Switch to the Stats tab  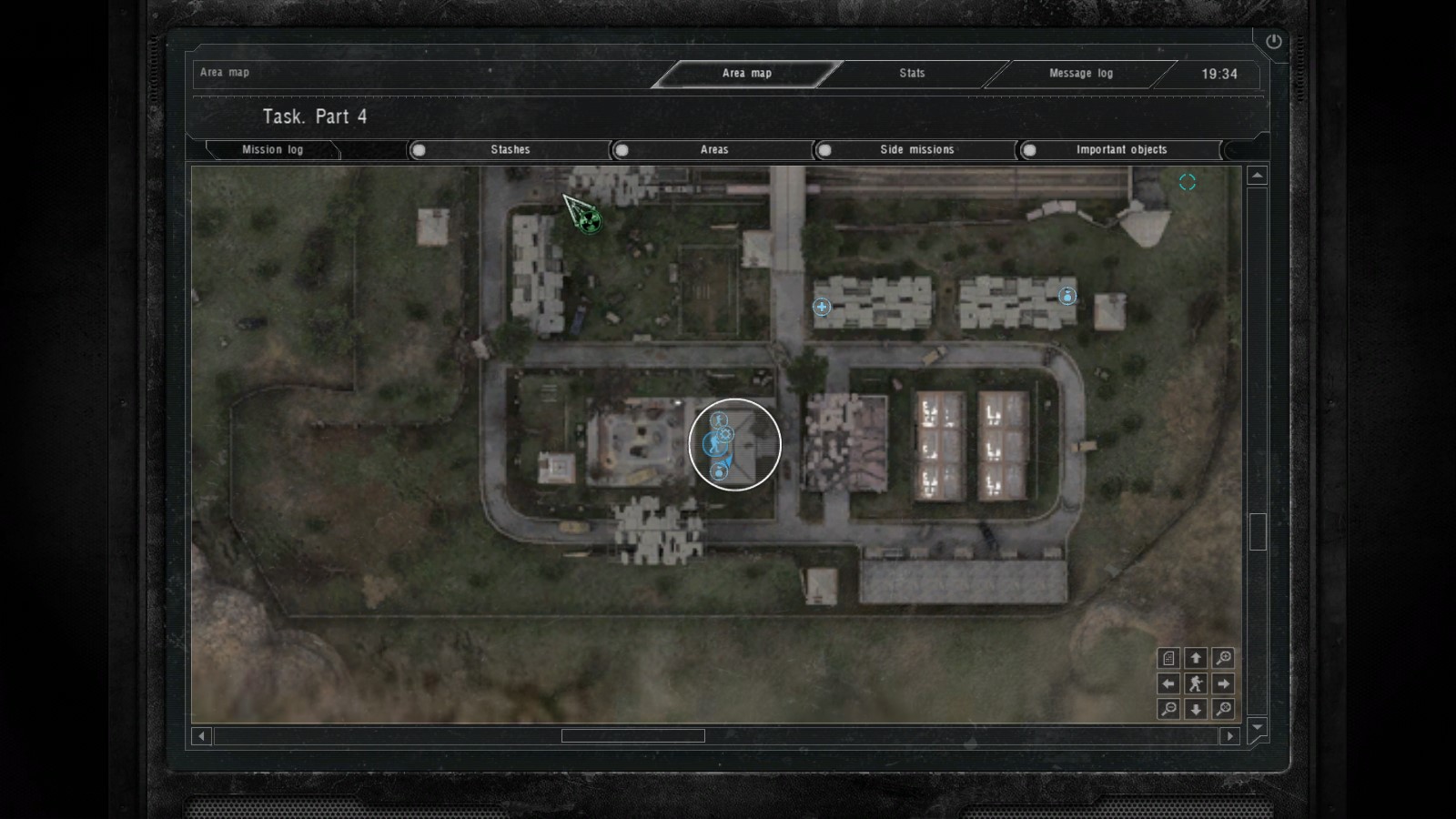pyautogui.click(x=912, y=74)
